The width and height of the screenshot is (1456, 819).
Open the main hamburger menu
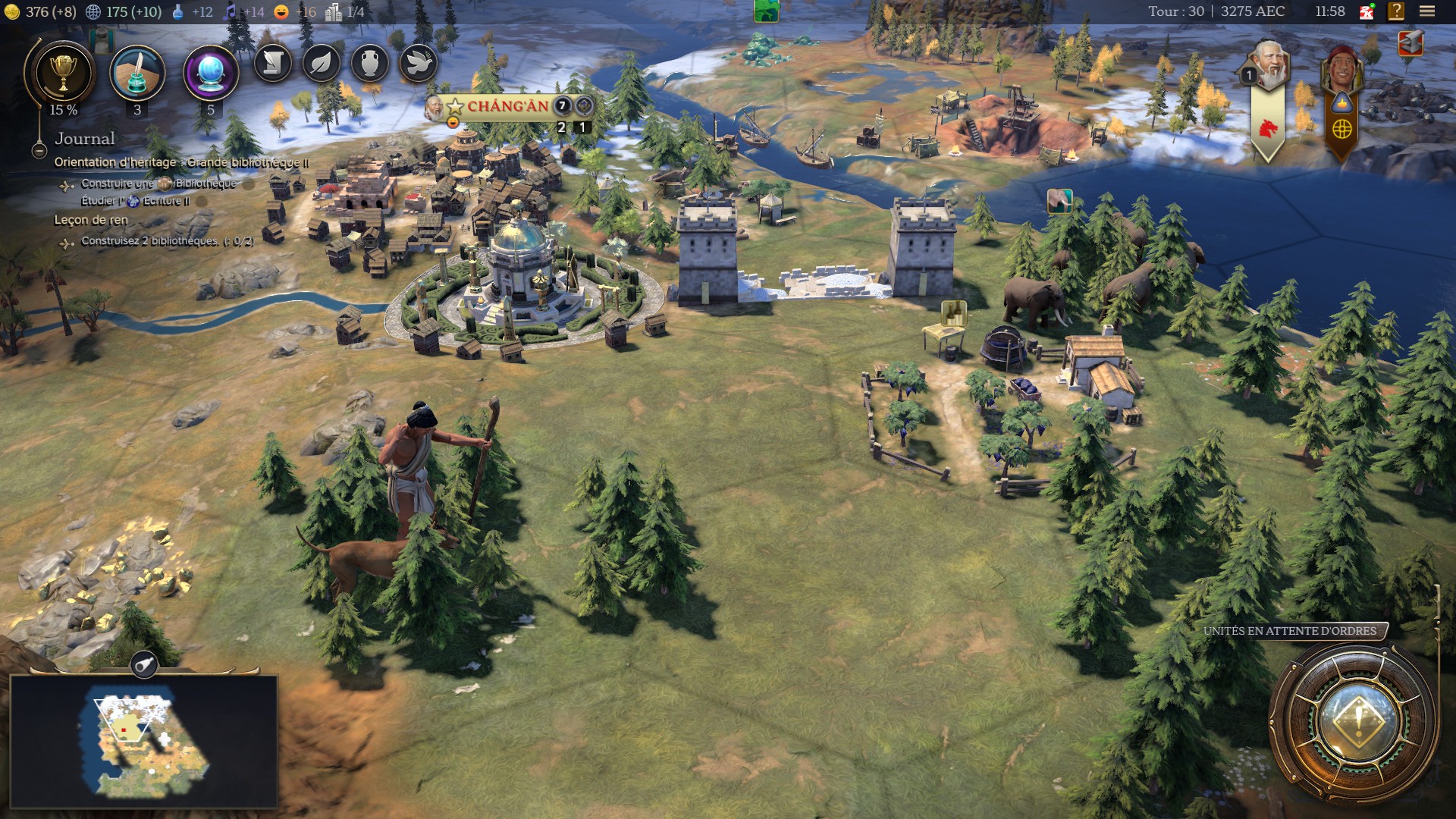coord(1427,11)
